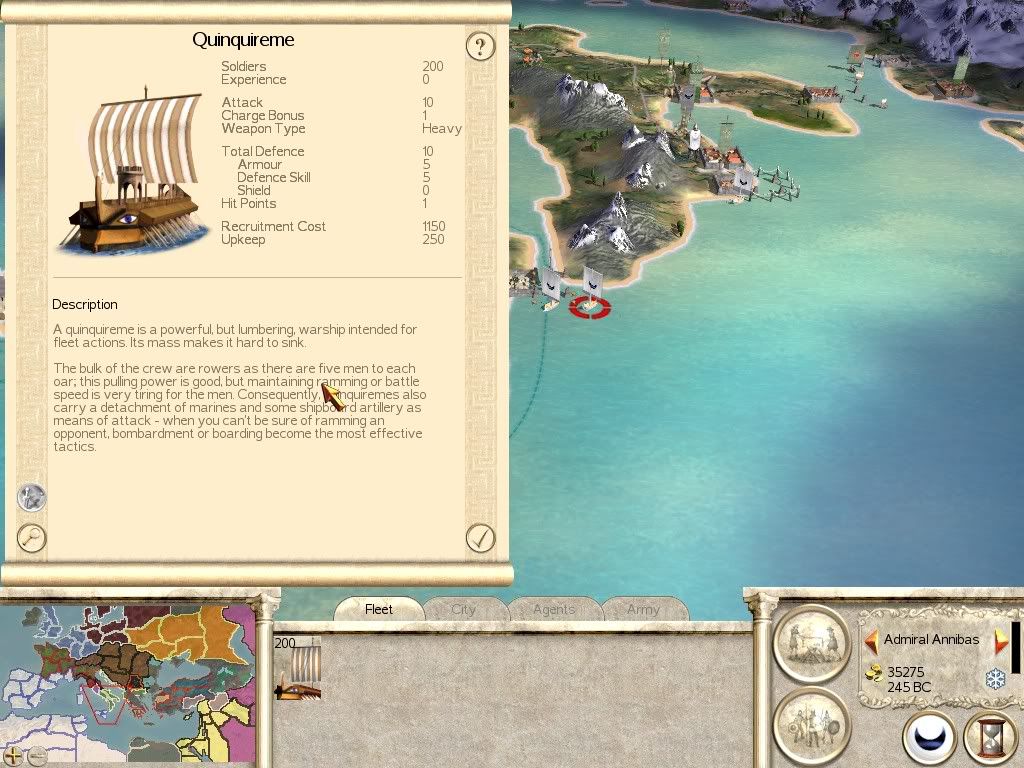Open the construction button with builders

[x=811, y=642]
